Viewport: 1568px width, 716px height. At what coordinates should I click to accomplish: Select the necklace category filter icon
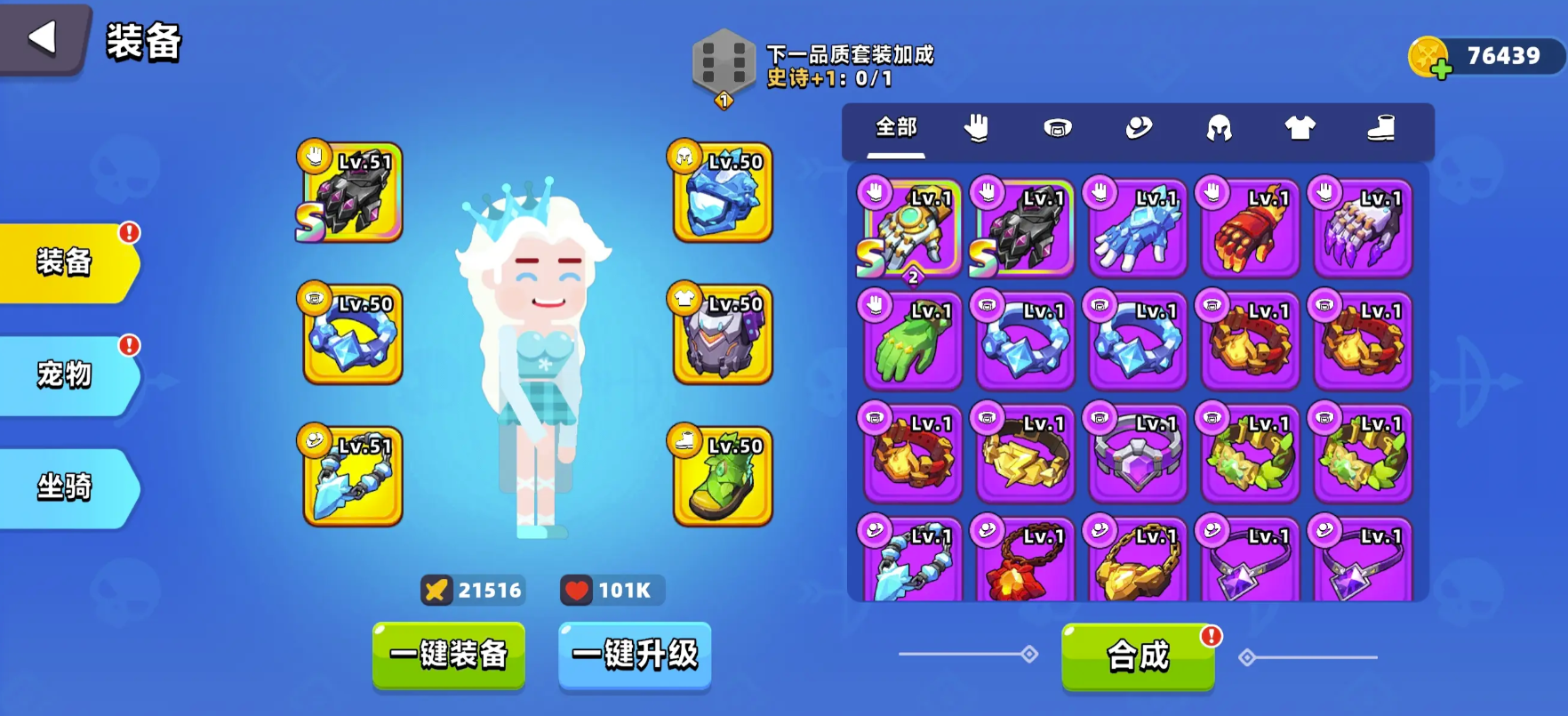tap(1140, 130)
